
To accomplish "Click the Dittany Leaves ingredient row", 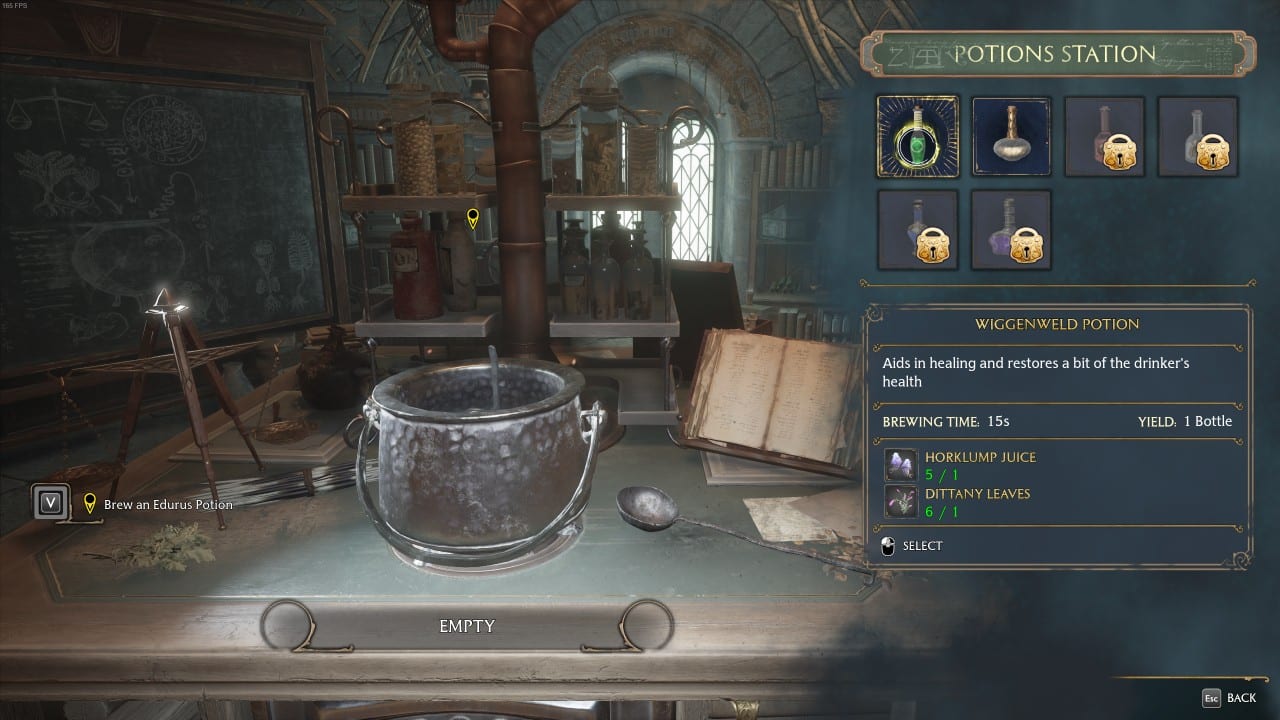I will click(x=977, y=502).
